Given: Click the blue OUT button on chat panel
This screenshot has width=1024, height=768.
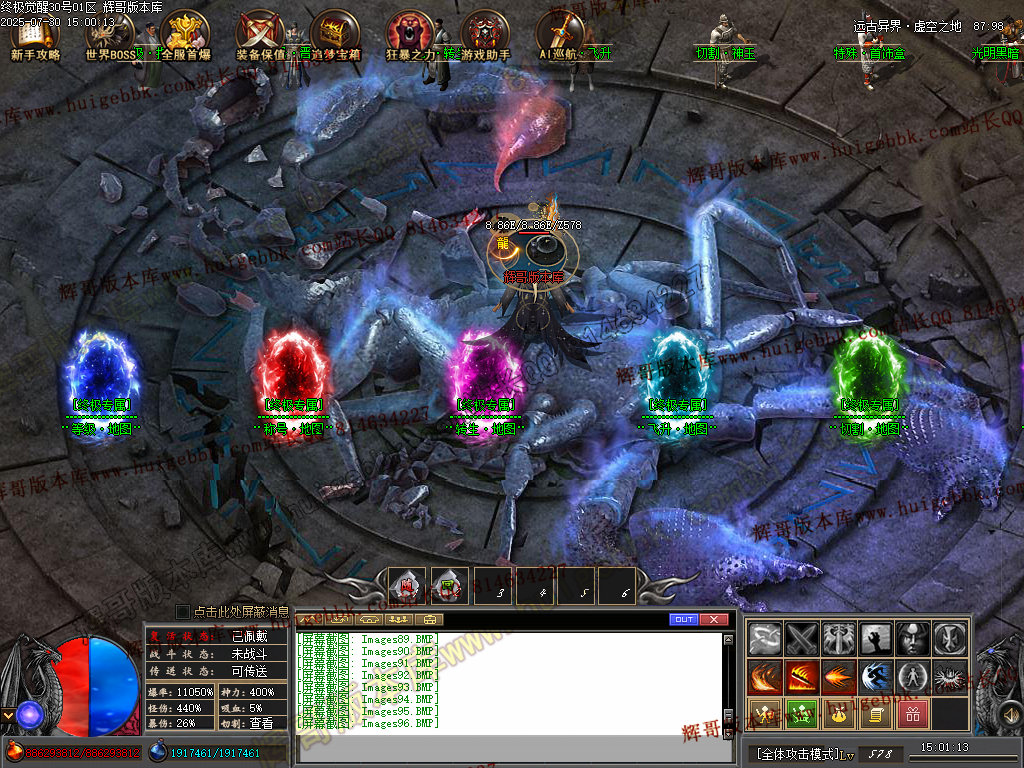Looking at the screenshot, I should [684, 620].
